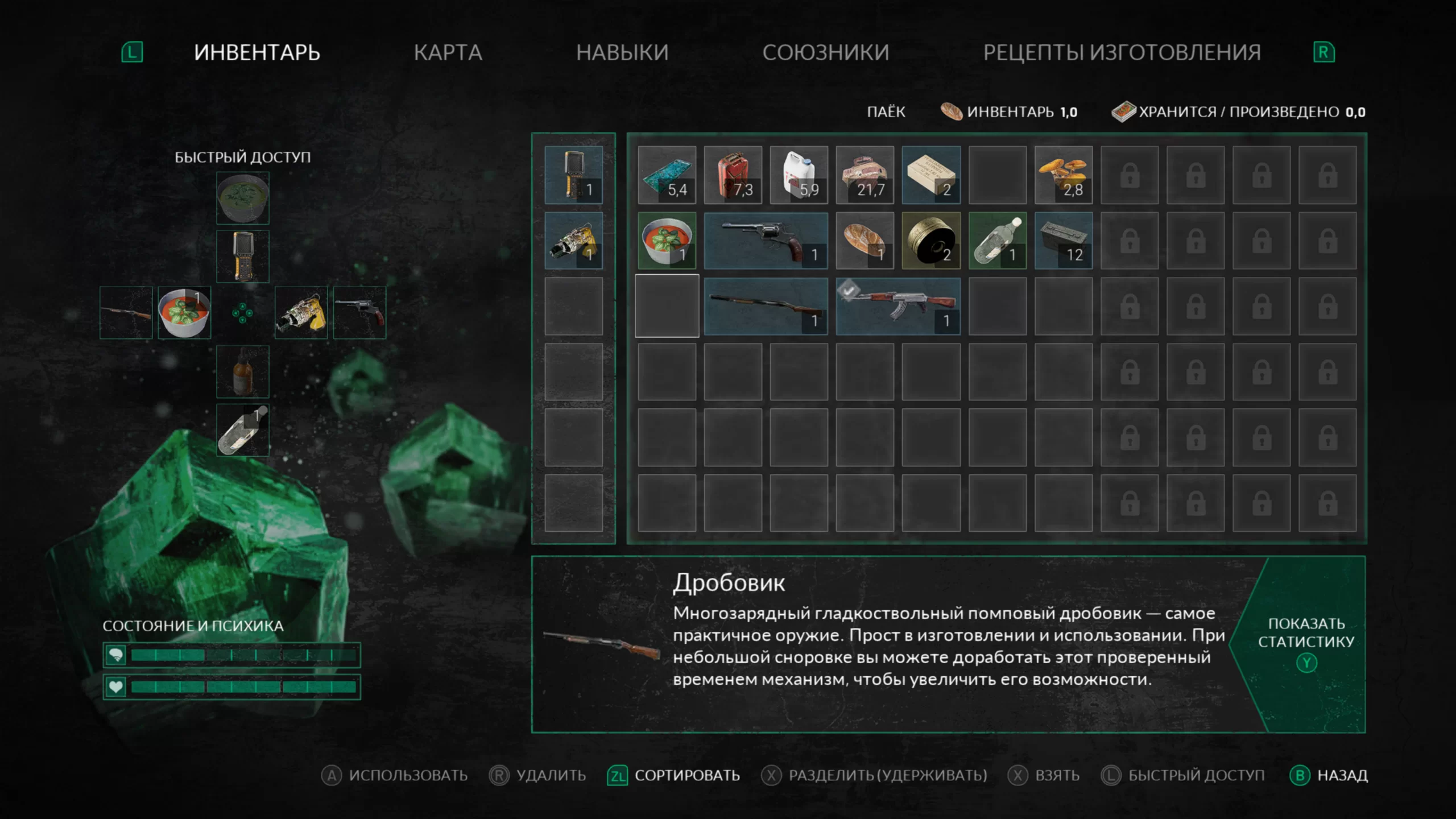
Task: Open the Навыки tab
Action: click(x=622, y=52)
